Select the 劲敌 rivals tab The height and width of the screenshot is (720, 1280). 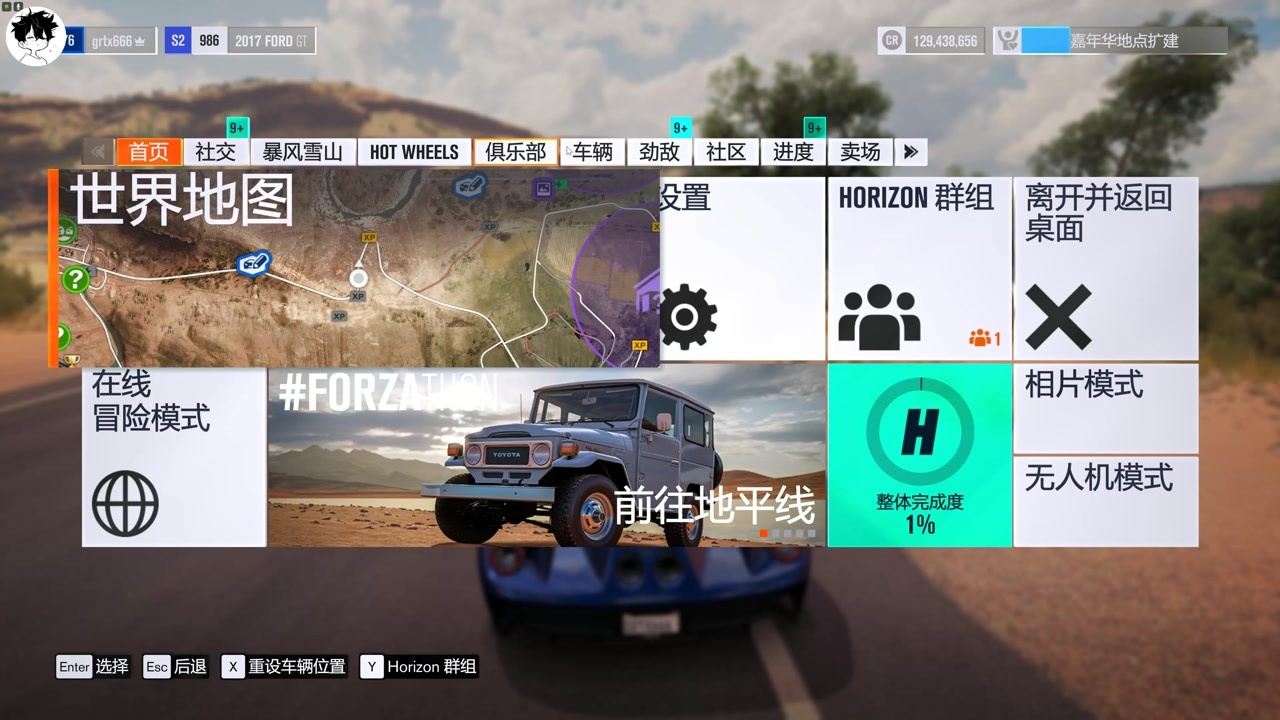pos(659,152)
